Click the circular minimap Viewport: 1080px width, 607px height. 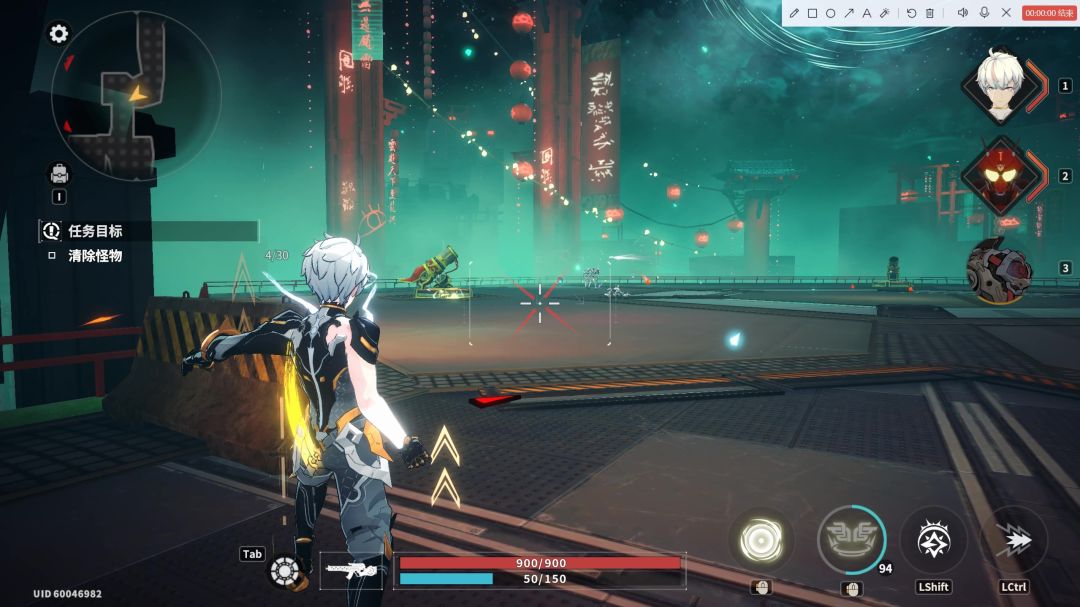pos(136,97)
